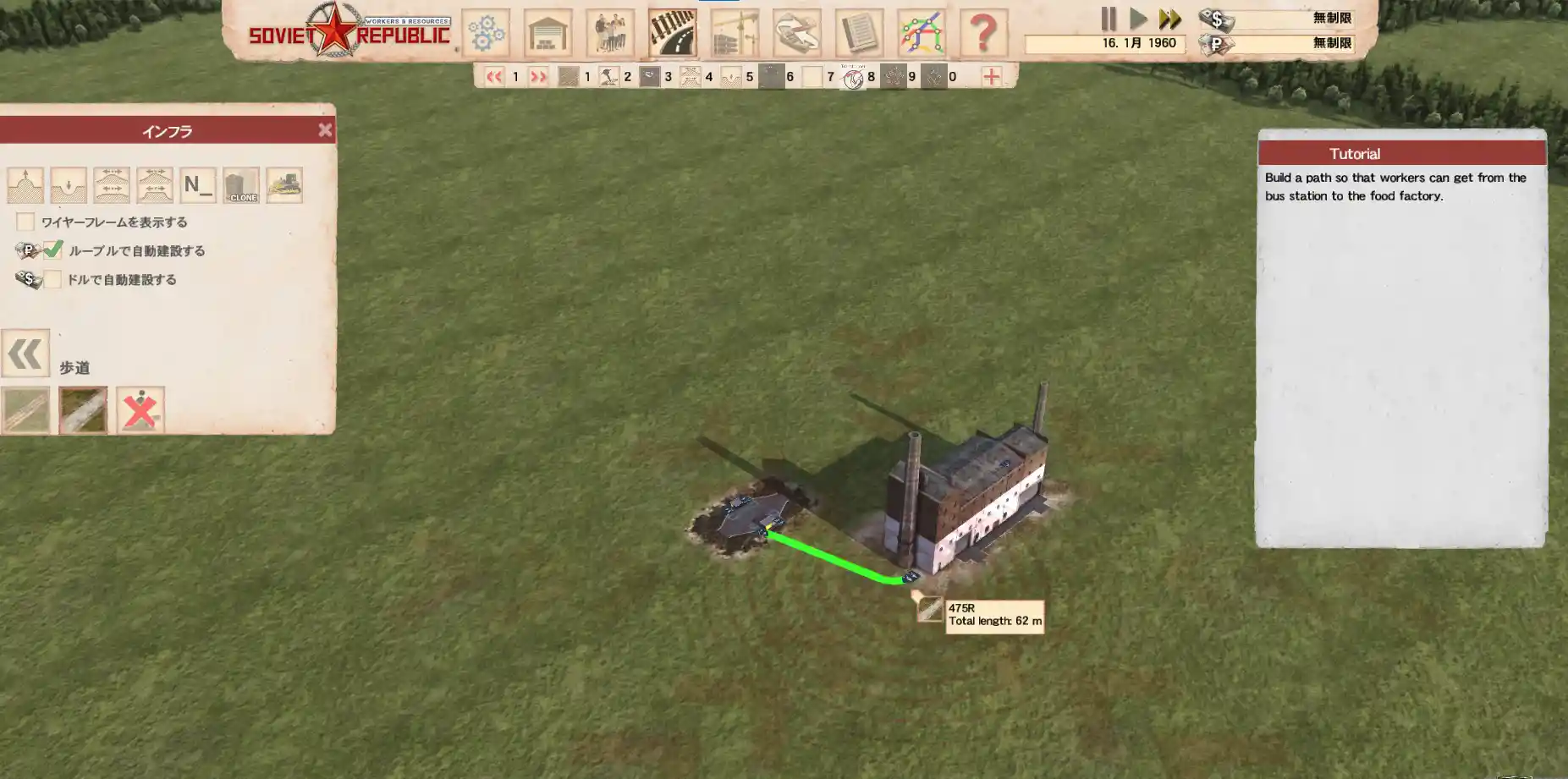Choose the N_ naming tool
The width and height of the screenshot is (1568, 779).
(x=198, y=185)
